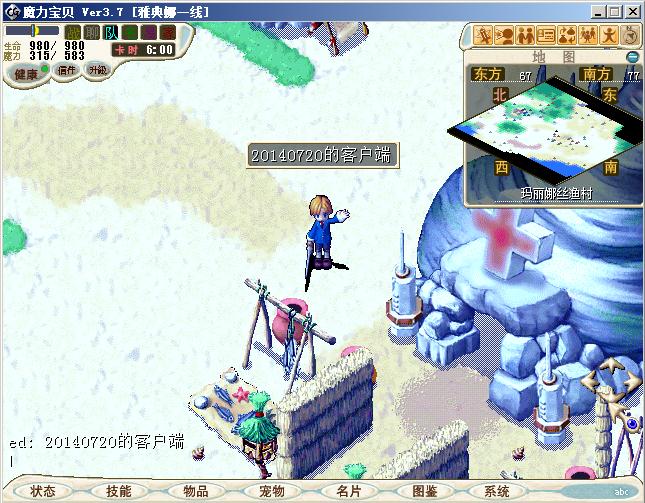
Task: Collapse the 地图 map panel with the blue minus button
Action: pyautogui.click(x=632, y=56)
